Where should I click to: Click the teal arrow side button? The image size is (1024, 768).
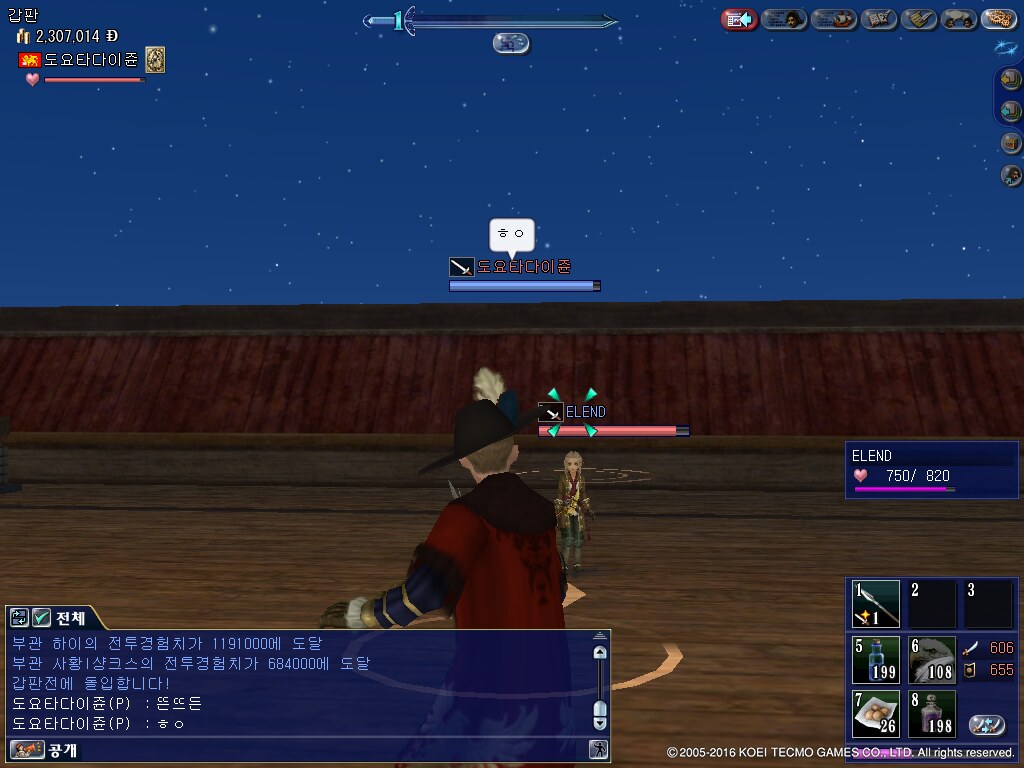click(x=1011, y=111)
